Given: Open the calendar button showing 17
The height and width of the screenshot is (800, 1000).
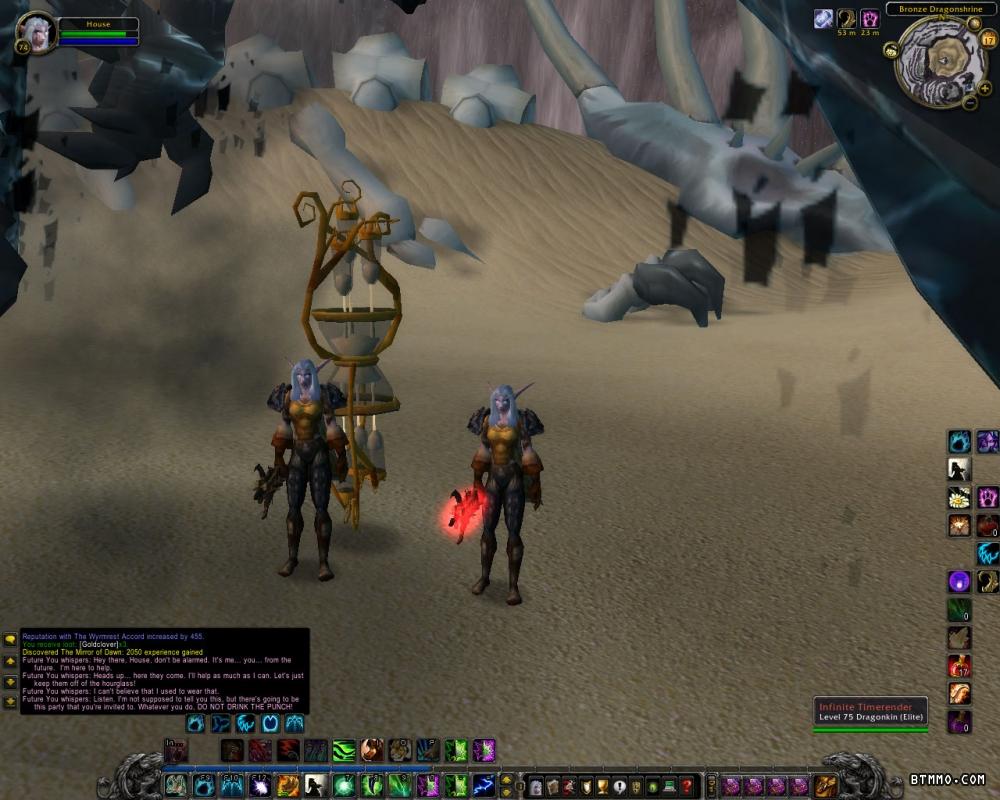Looking at the screenshot, I should [988, 40].
